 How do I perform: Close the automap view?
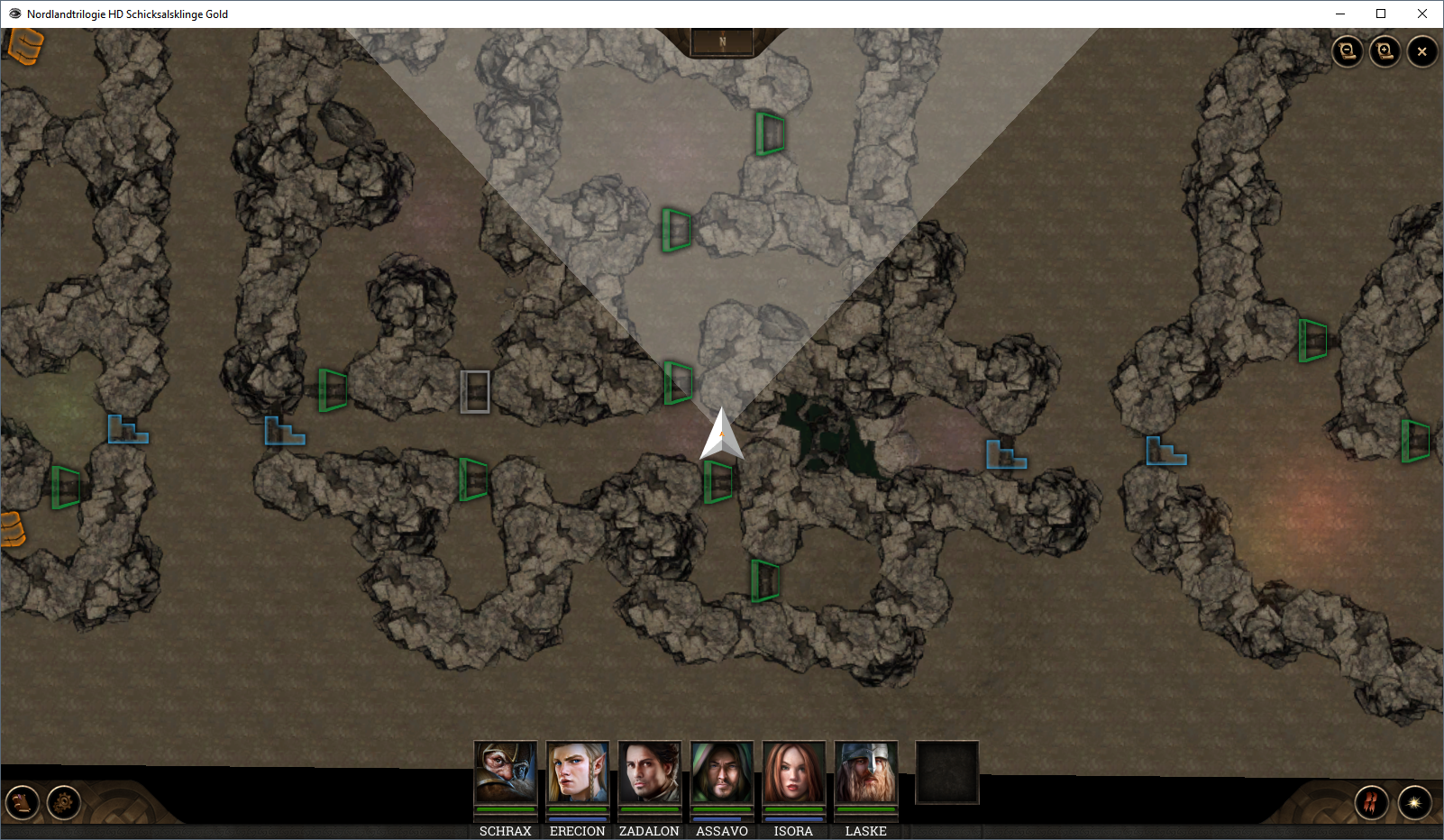pos(1422,51)
